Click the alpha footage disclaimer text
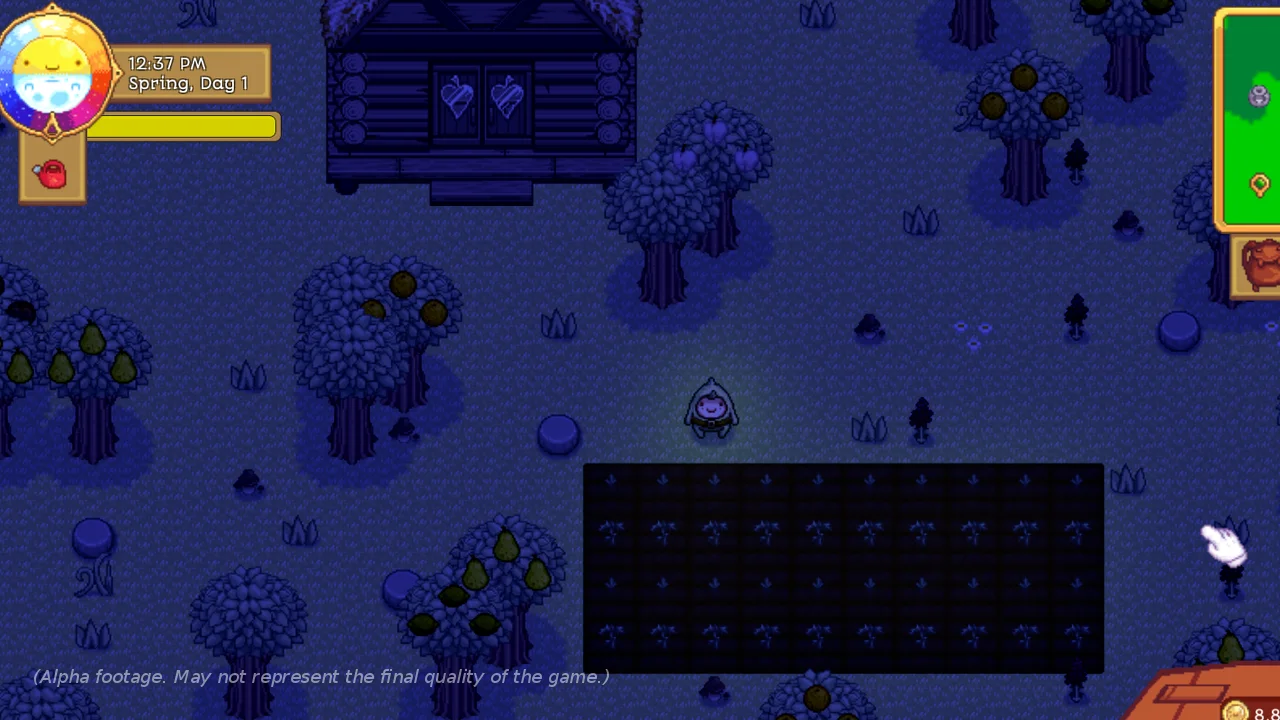 coord(320,677)
